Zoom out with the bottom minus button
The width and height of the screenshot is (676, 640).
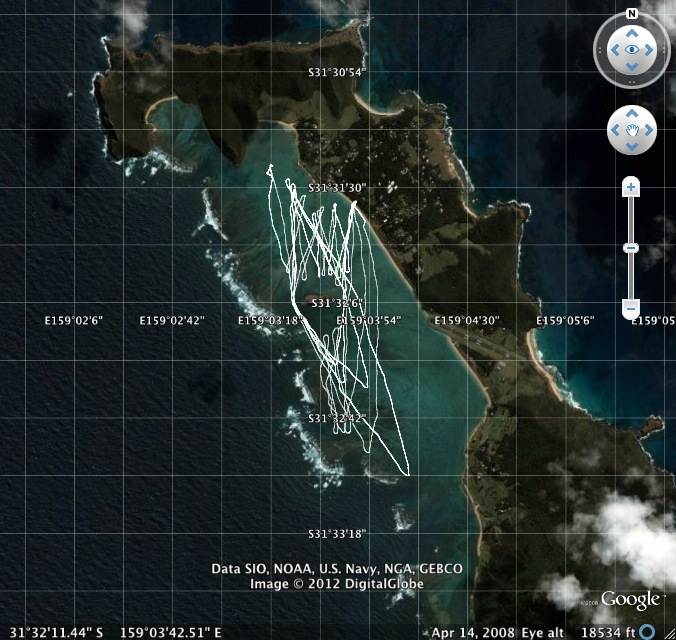click(x=631, y=308)
